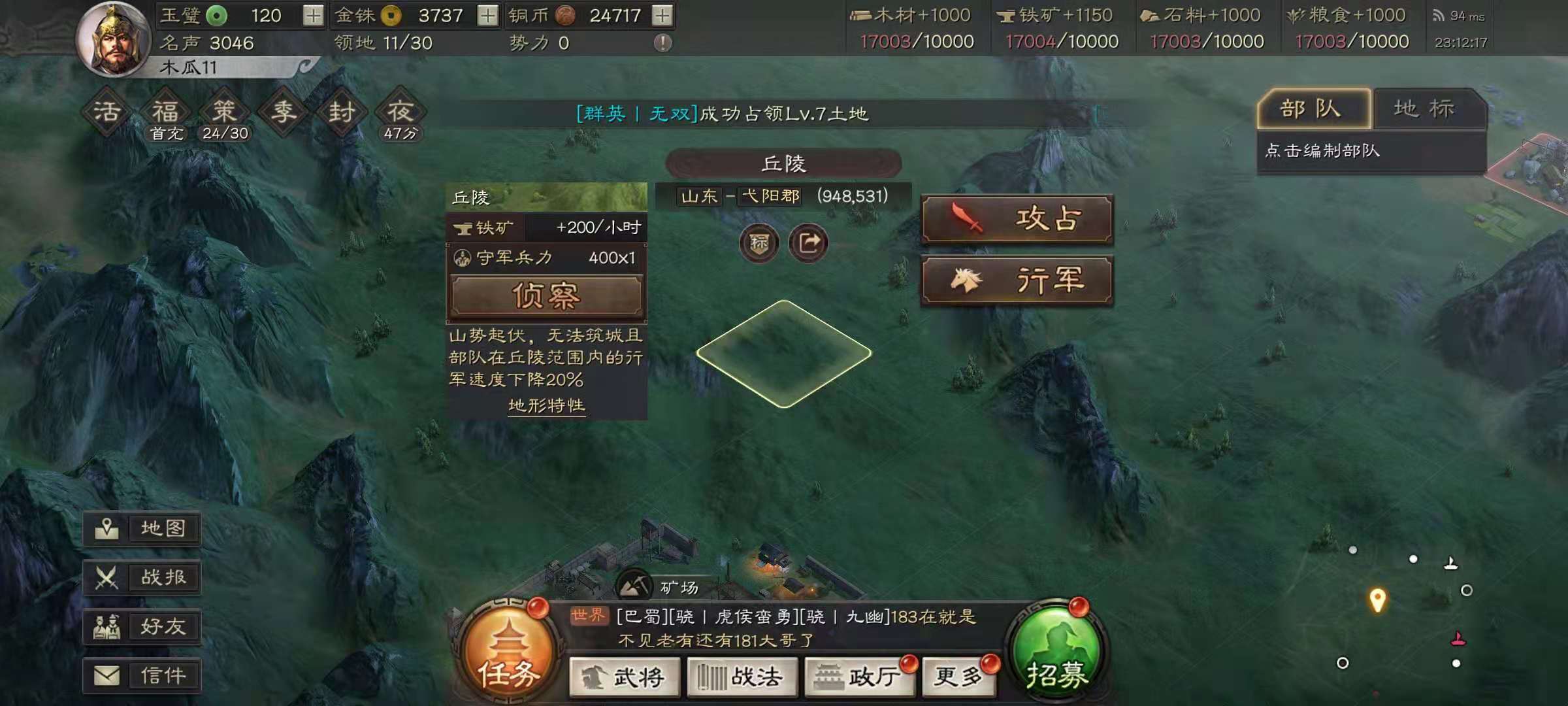
Task: Open the 好友 (friends) list
Action: [x=144, y=626]
